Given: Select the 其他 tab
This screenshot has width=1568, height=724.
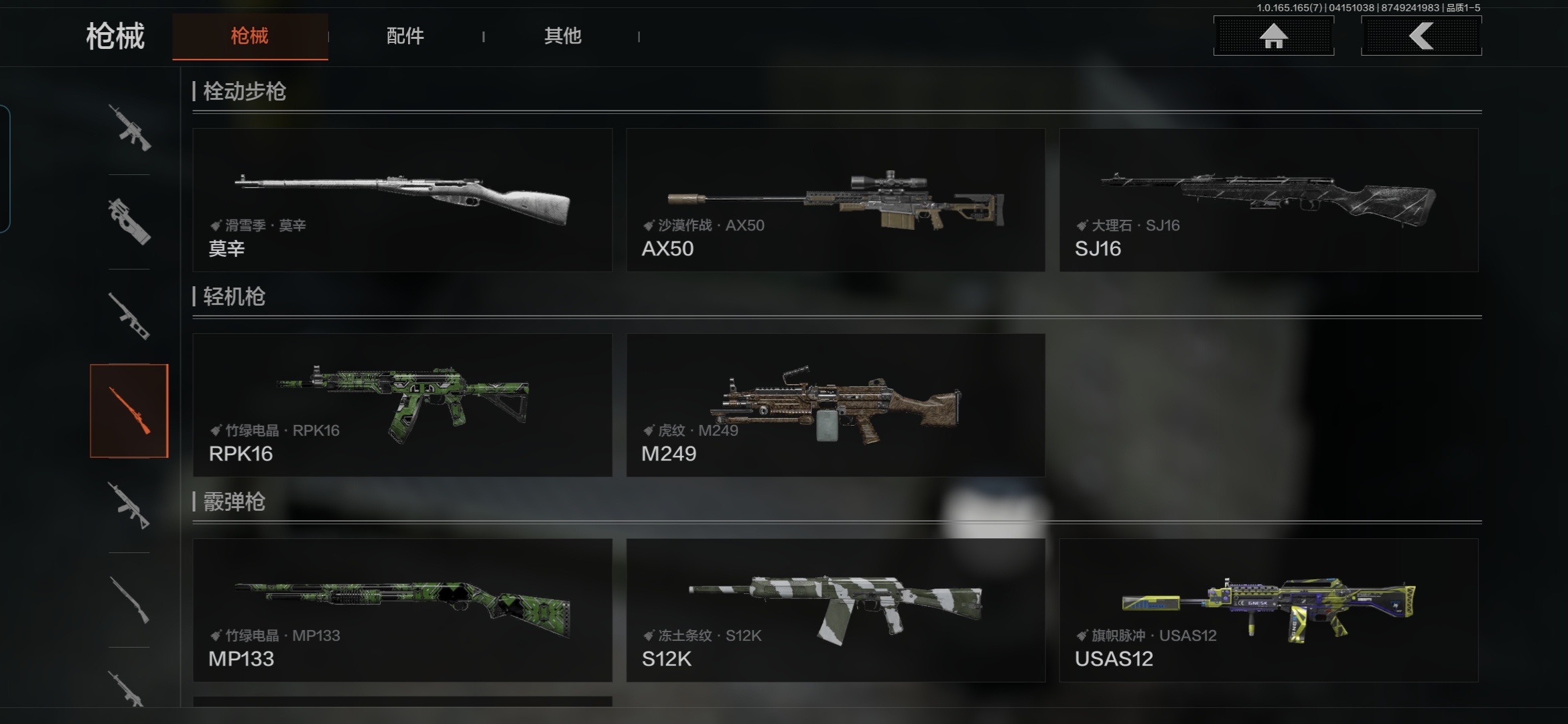Looking at the screenshot, I should click(562, 36).
